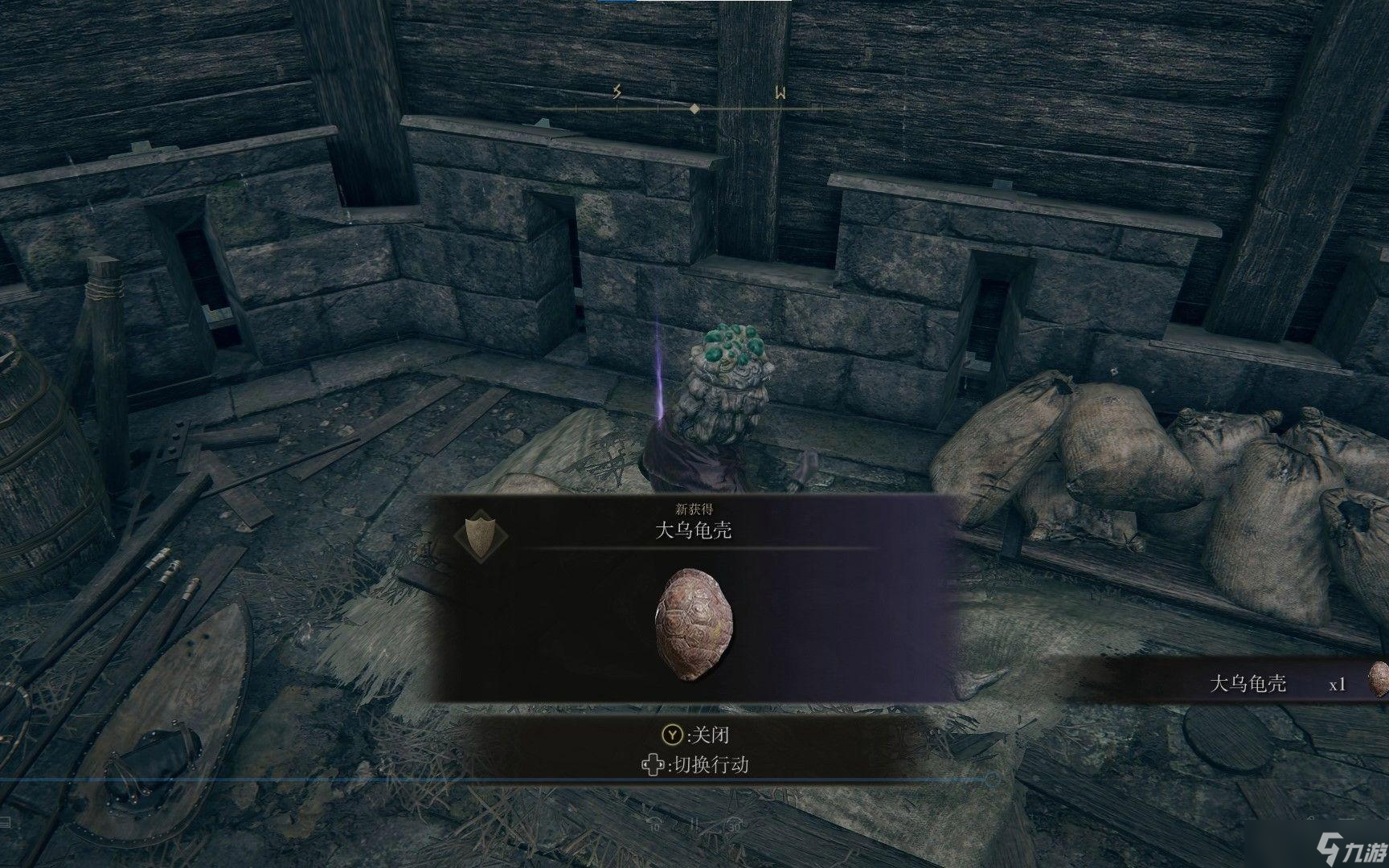This screenshot has height=868, width=1389.
Task: Select the turtle shell image in the popup
Action: tap(694, 624)
